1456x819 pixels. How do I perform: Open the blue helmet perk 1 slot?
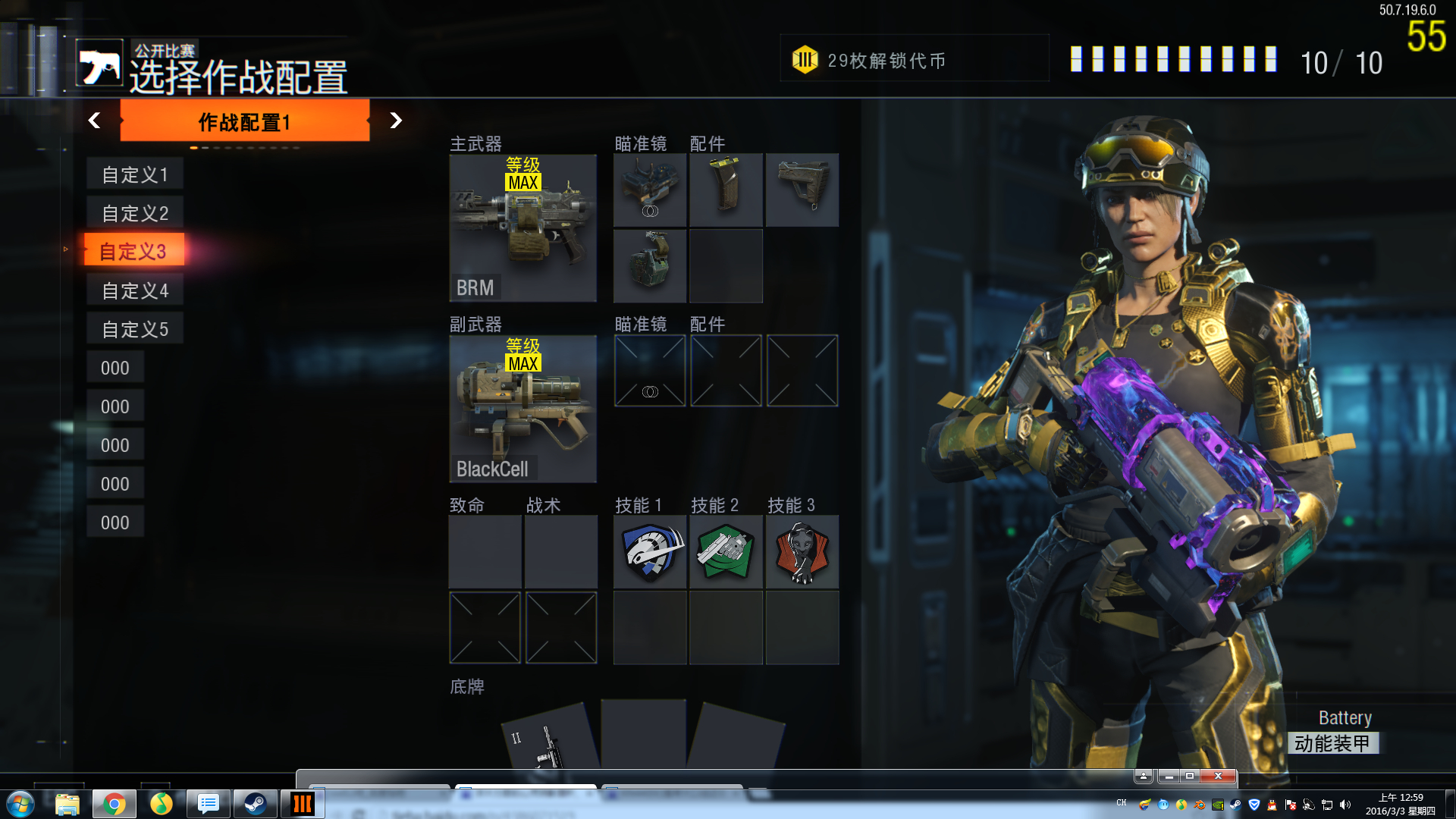(650, 553)
